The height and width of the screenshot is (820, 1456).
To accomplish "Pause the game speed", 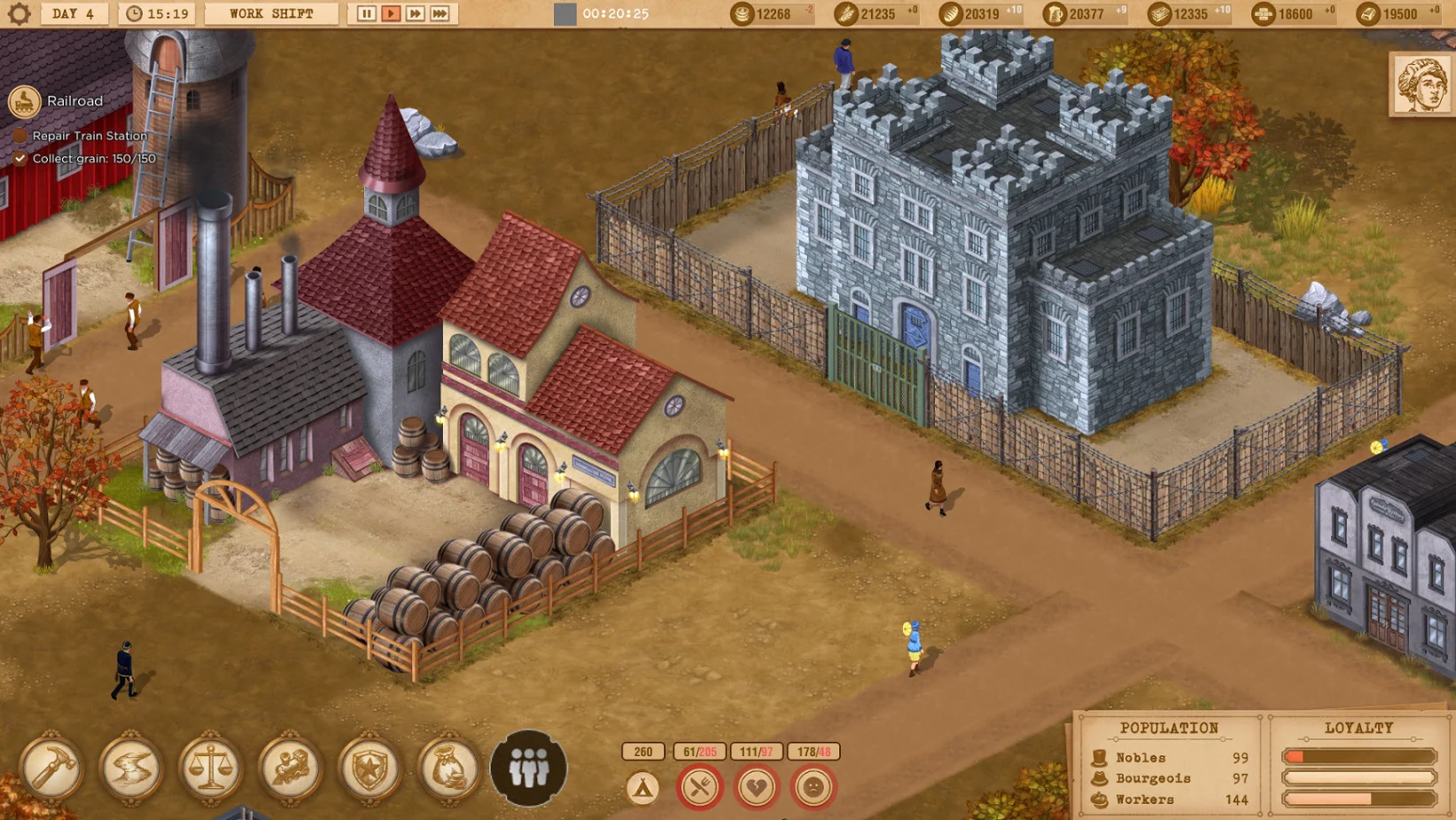I will 366,13.
